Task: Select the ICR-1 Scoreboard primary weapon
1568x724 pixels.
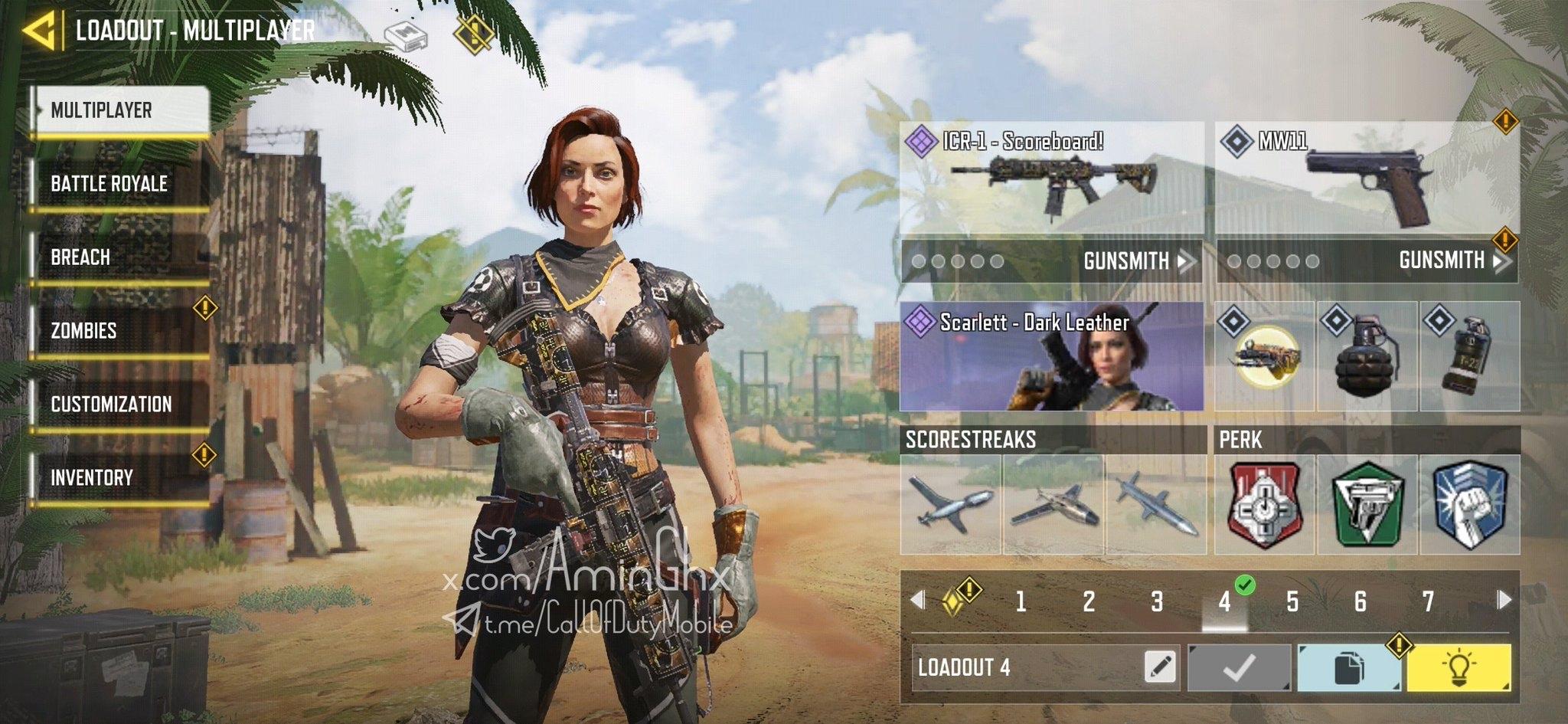Action: click(1051, 178)
